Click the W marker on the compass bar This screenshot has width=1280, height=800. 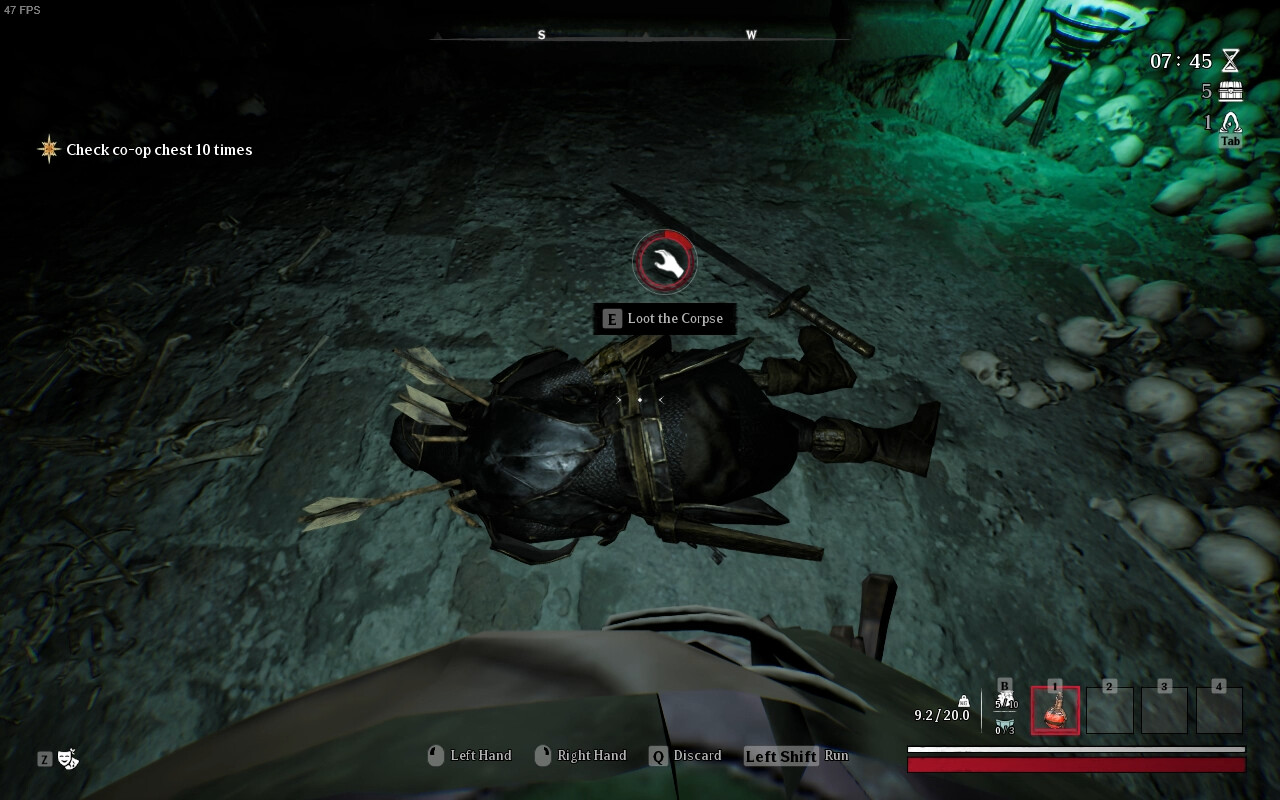pos(750,34)
